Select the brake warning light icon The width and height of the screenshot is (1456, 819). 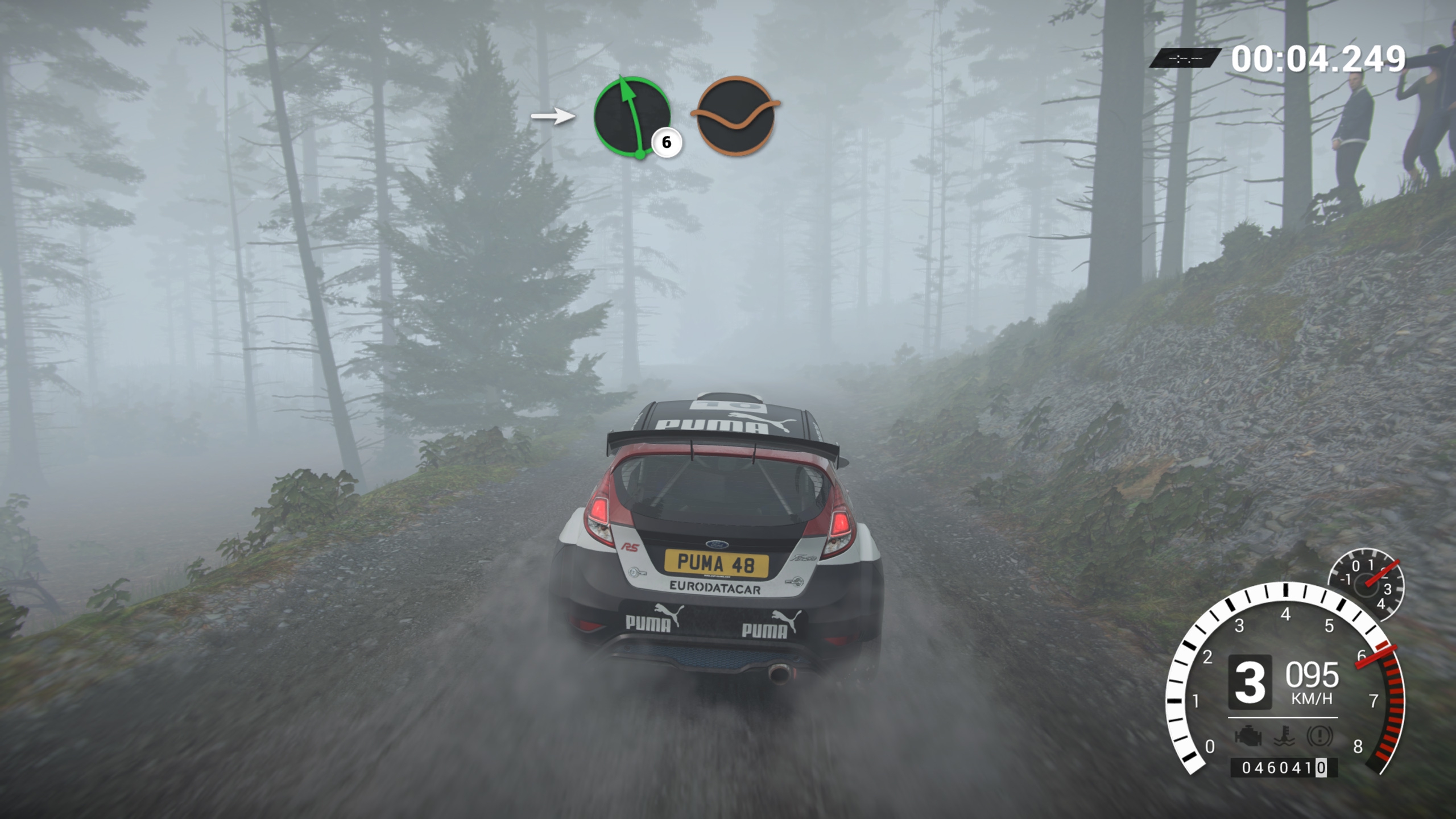pos(1319,737)
